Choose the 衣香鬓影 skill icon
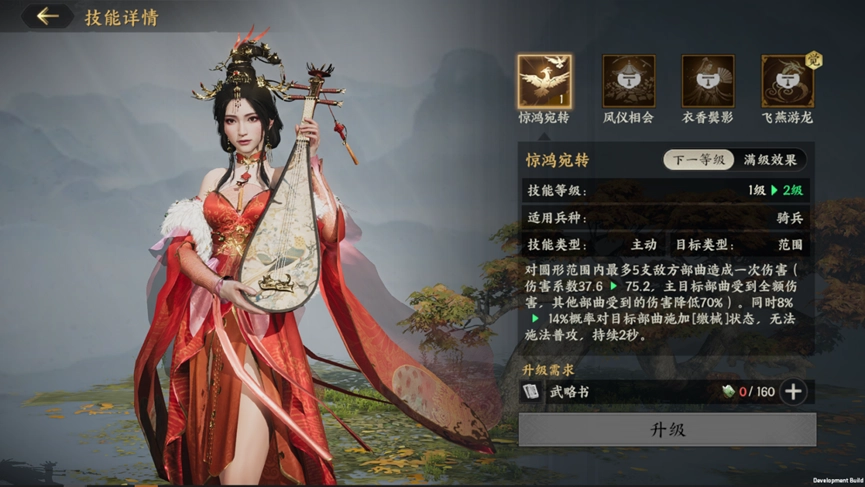865x487 pixels. pyautogui.click(x=707, y=81)
